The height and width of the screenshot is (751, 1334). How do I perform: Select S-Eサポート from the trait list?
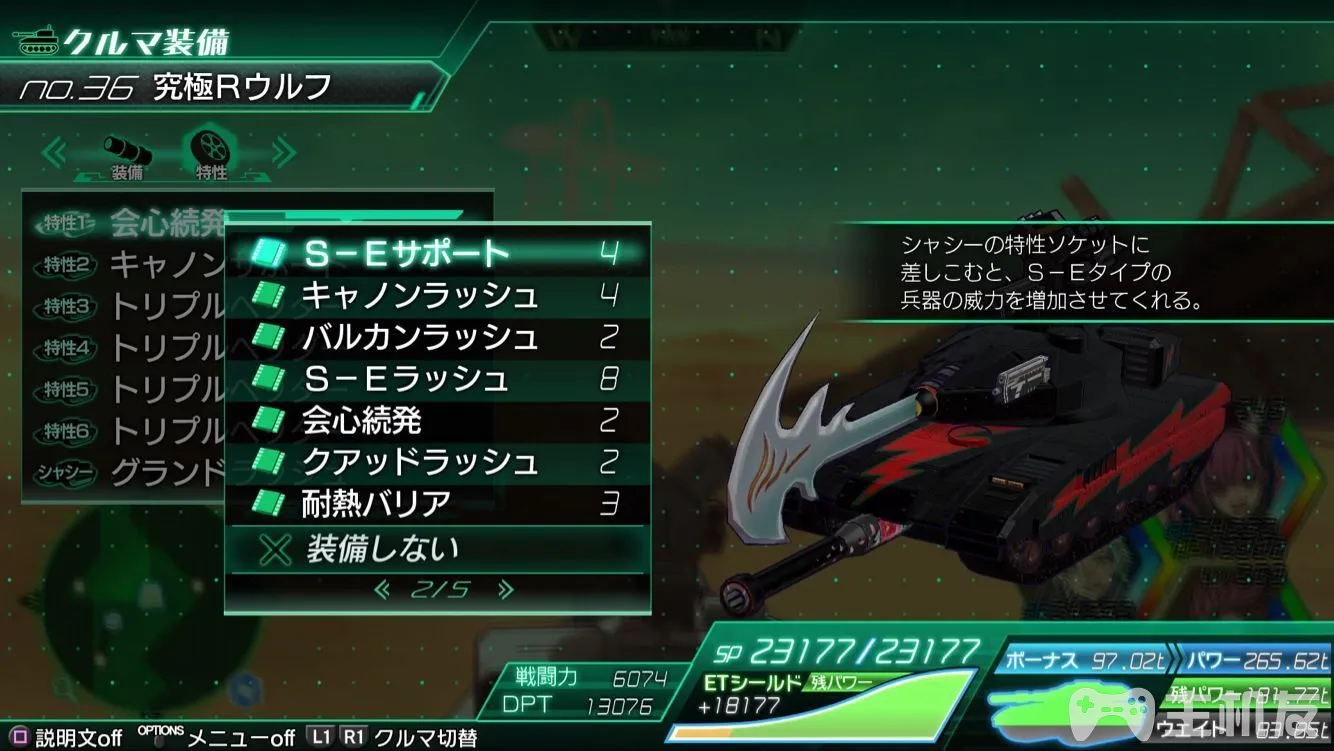point(436,253)
